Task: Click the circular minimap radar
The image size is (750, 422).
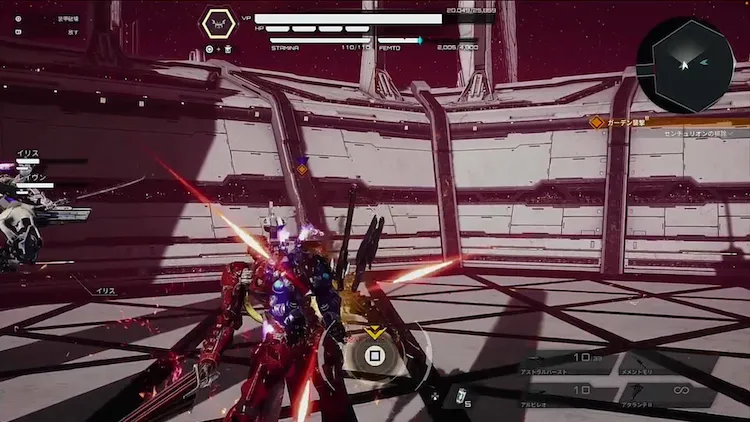Action: (x=685, y=65)
